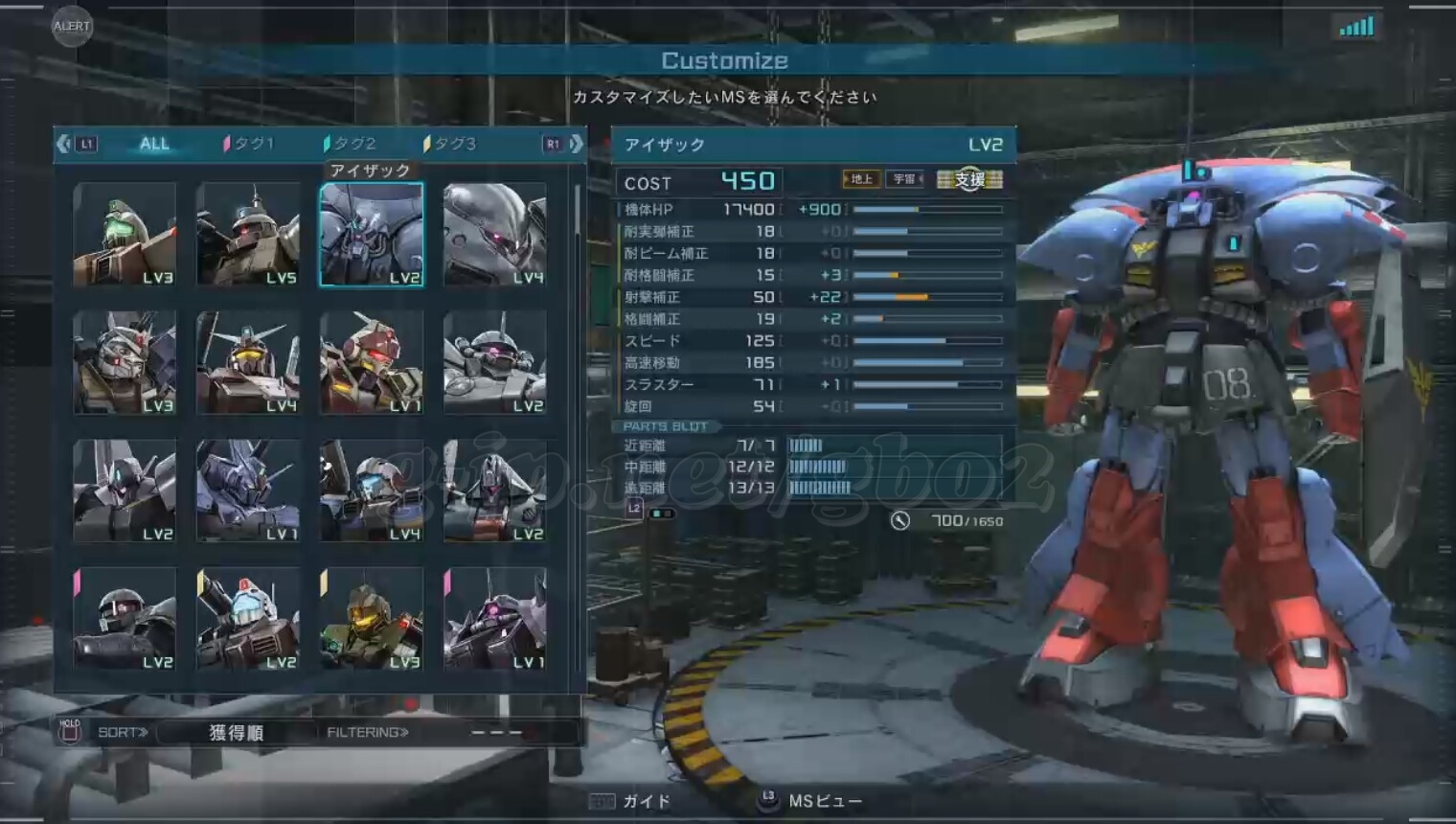Screen dimensions: 1456x824
Task: Switch to the ALL tab
Action: coord(153,144)
